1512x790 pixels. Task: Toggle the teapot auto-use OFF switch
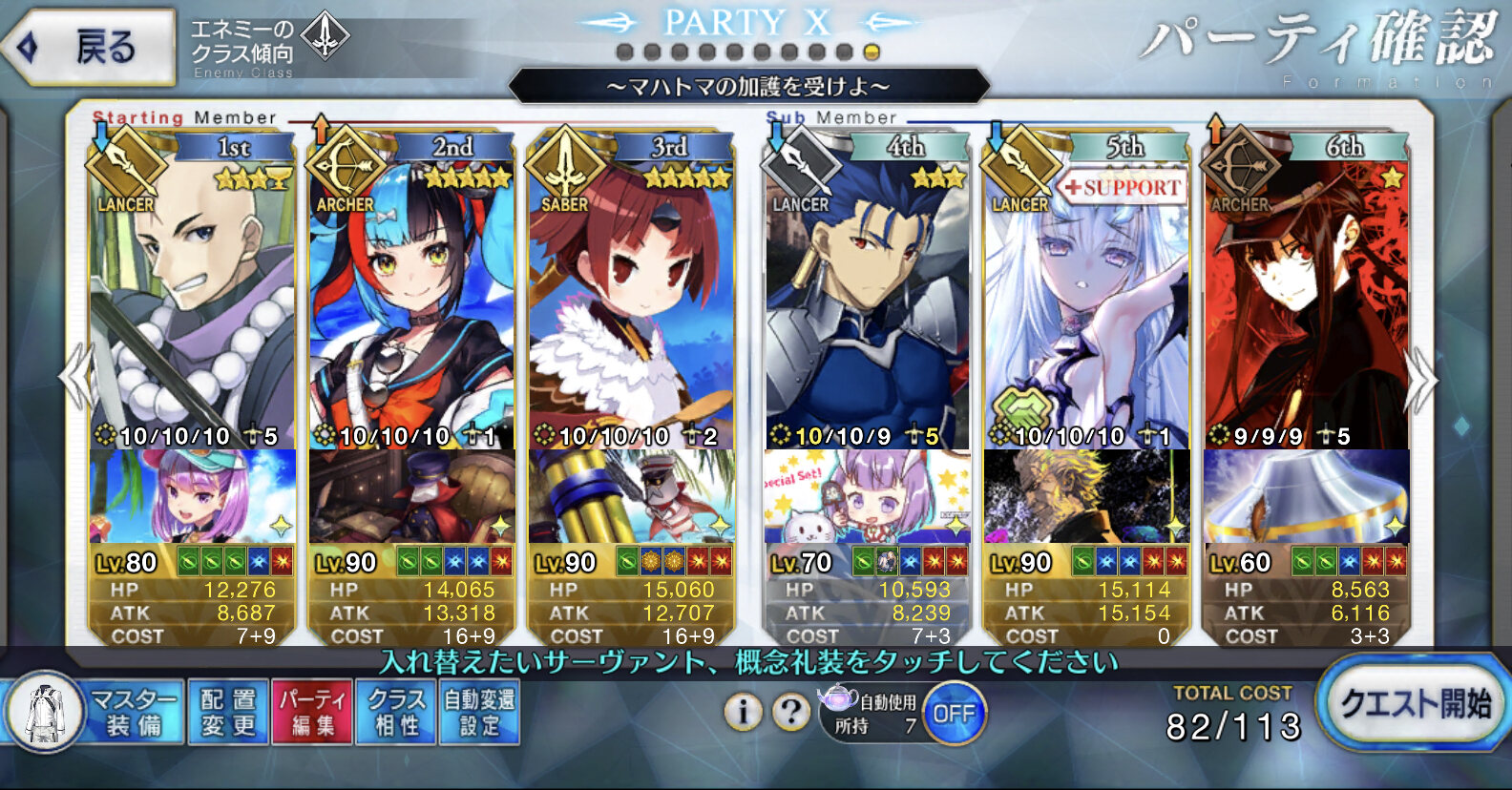pyautogui.click(x=953, y=714)
